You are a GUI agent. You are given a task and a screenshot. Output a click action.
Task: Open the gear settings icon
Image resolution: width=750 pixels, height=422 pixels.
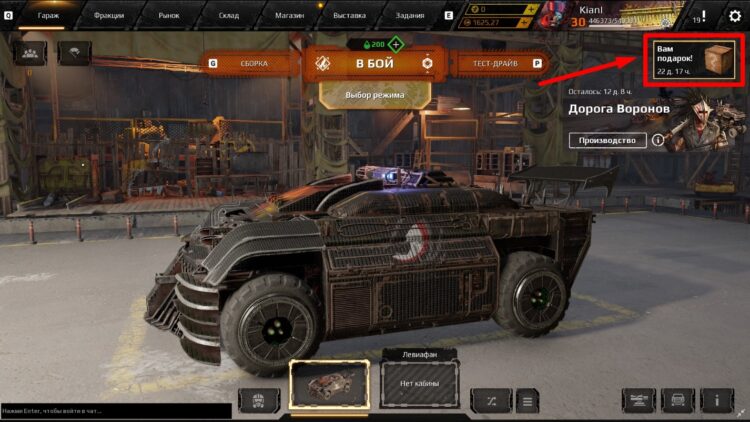point(735,16)
